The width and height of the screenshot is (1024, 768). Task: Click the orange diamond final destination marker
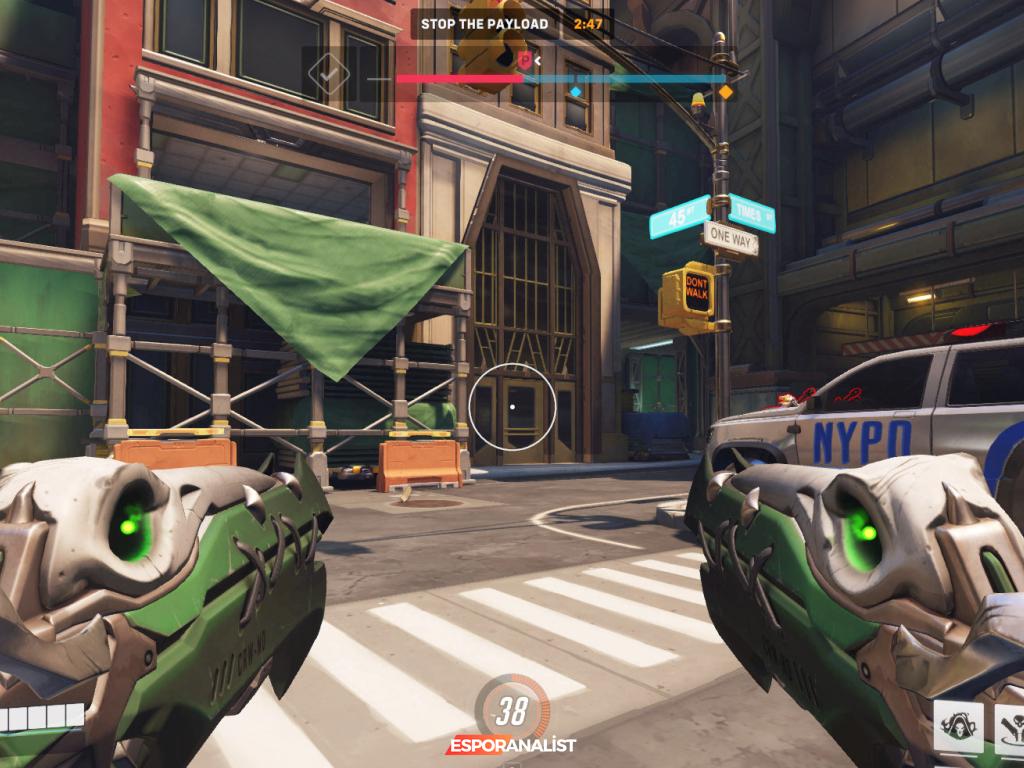coord(726,92)
